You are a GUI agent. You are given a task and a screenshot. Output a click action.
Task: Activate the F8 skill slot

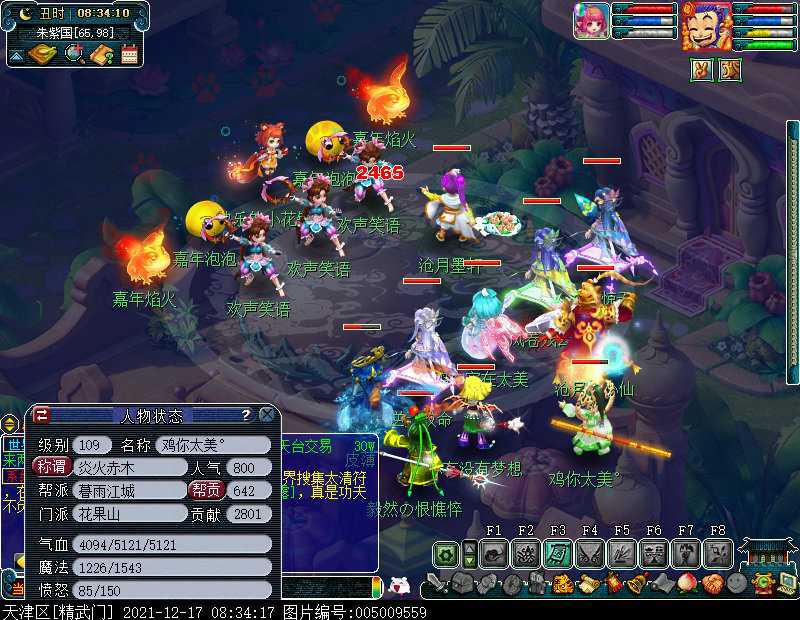coord(717,553)
